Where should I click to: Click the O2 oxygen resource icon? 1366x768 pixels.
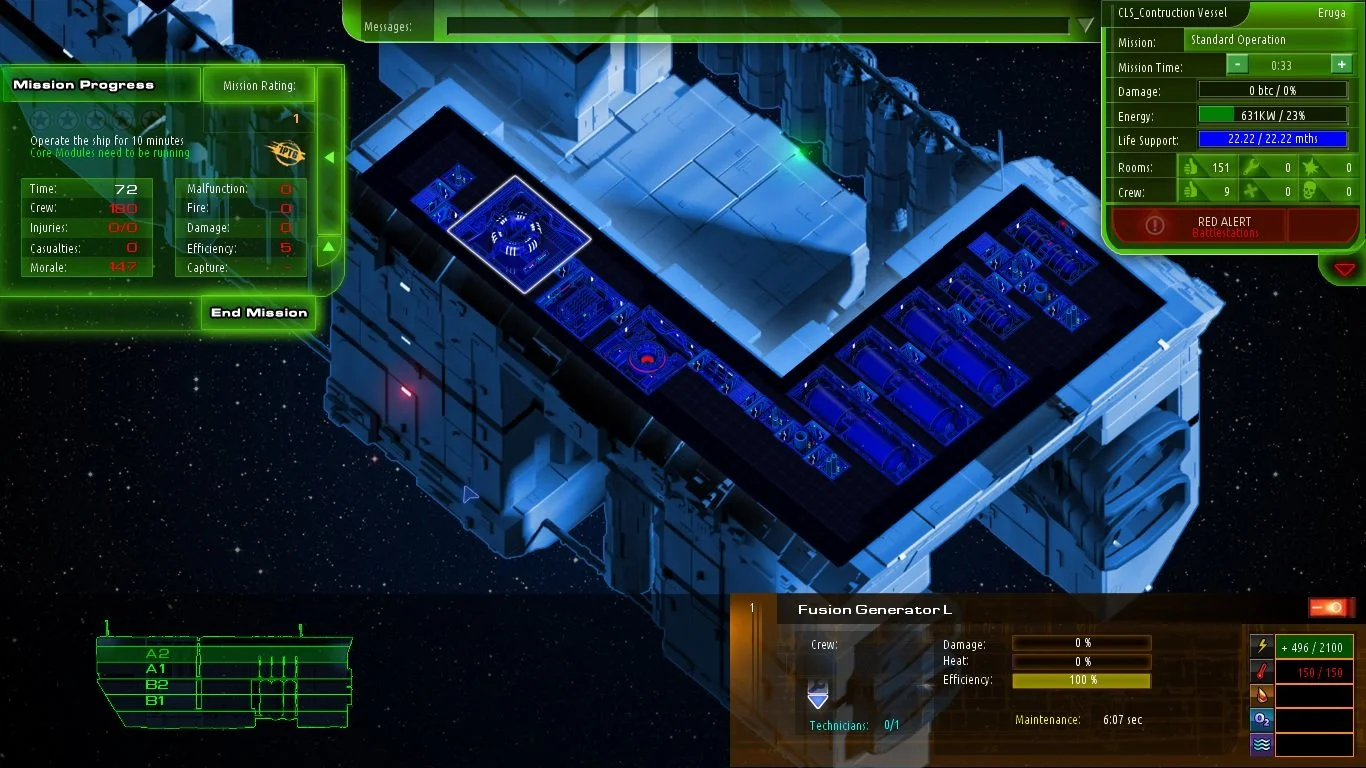point(1261,719)
